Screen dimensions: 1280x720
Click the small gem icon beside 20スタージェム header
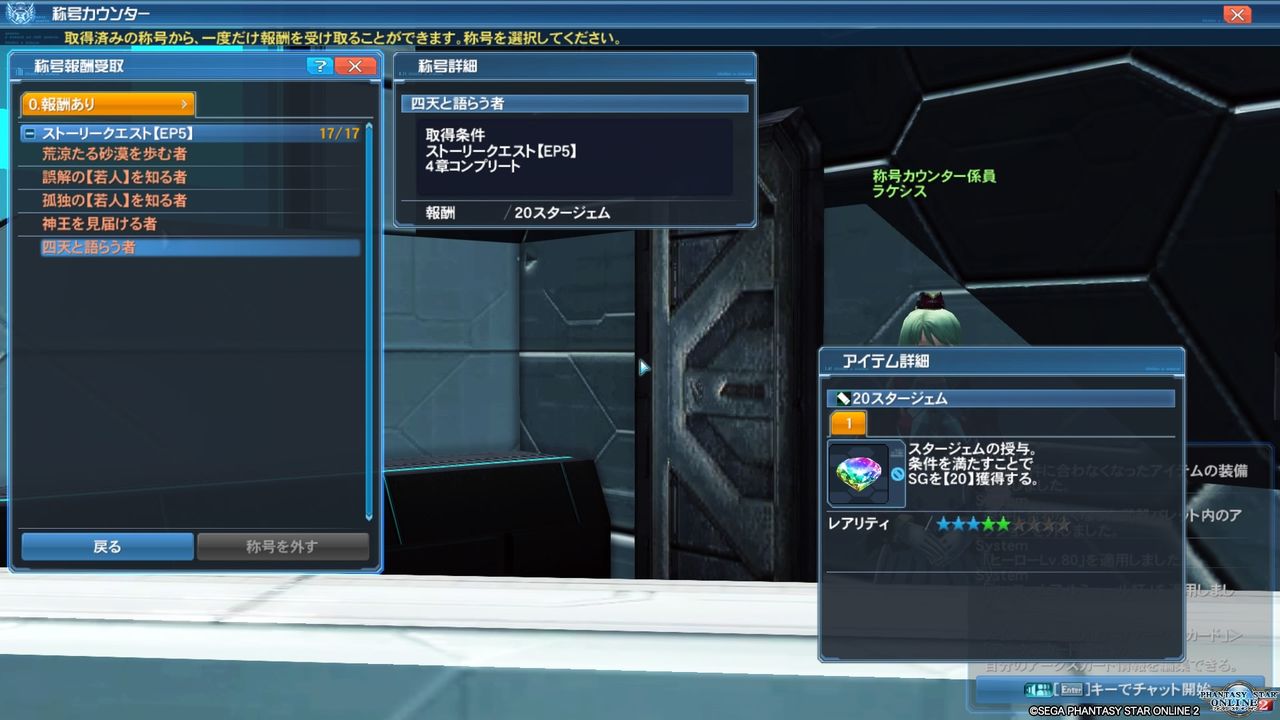[x=842, y=397]
